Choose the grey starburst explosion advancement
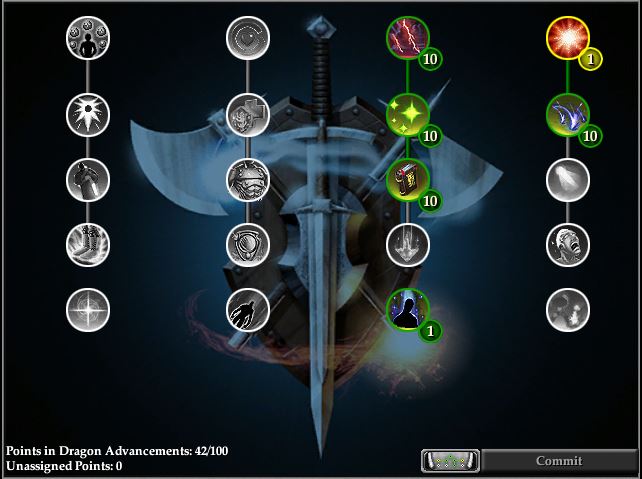Image resolution: width=642 pixels, height=479 pixels. [x=88, y=115]
